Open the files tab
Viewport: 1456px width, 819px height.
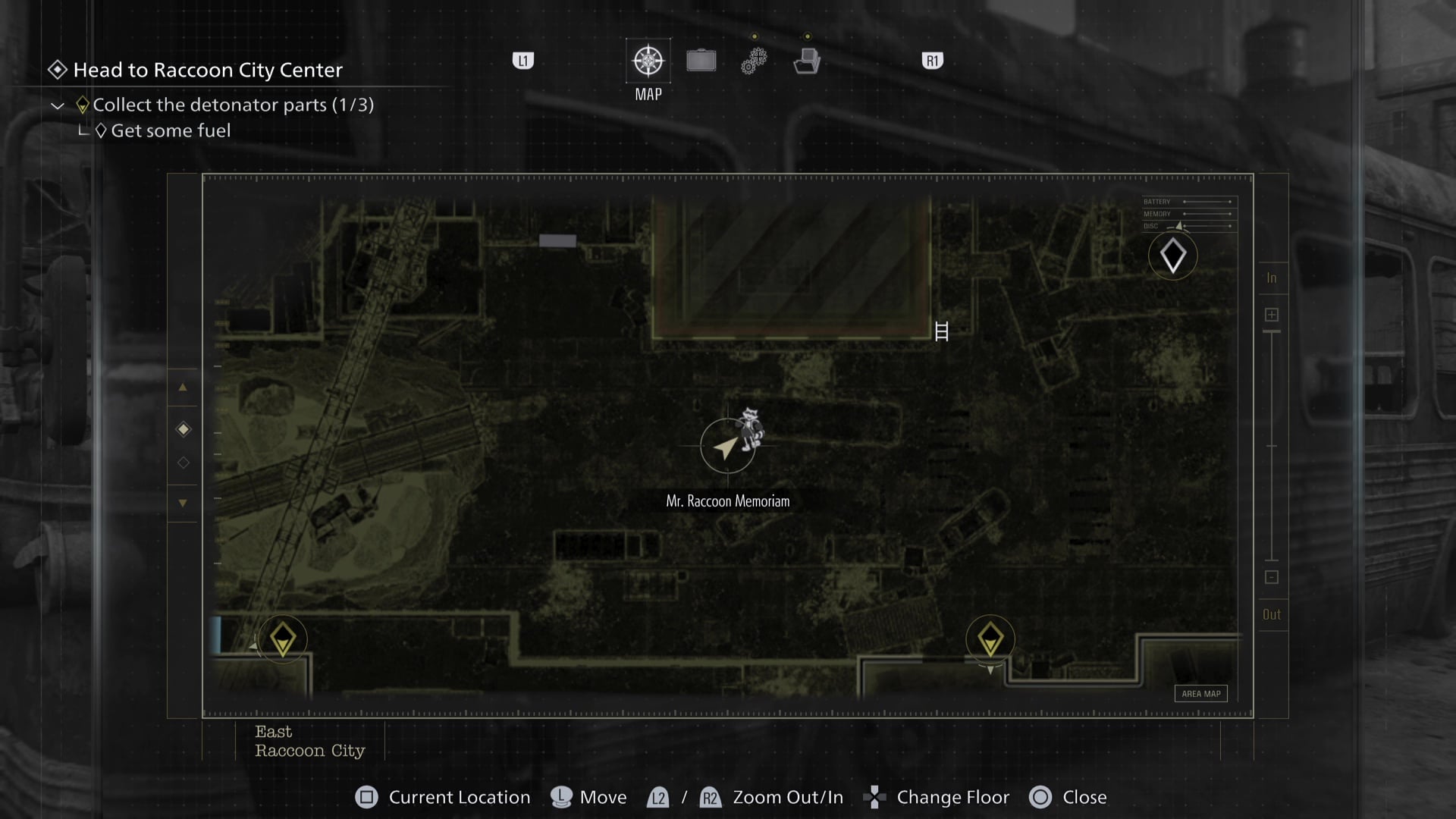(807, 61)
